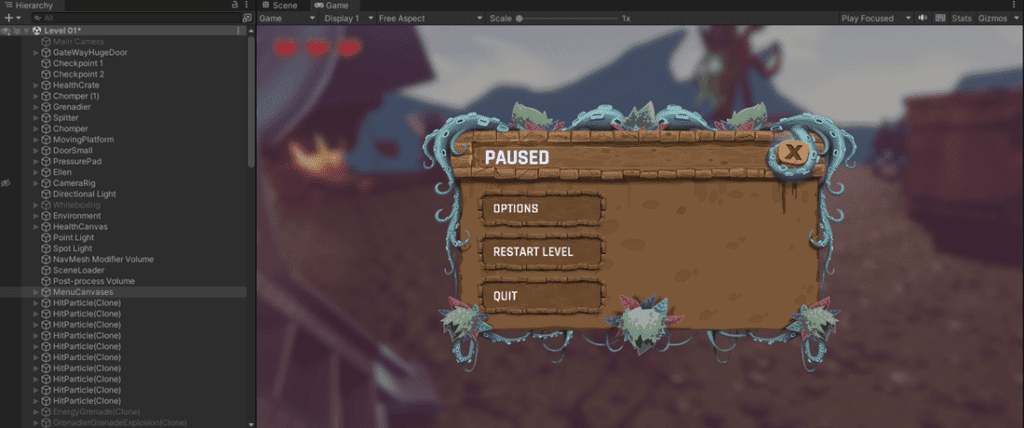Screen dimensions: 1024x428
Task: Select Ellen in the Hierarchy
Action: pos(62,172)
